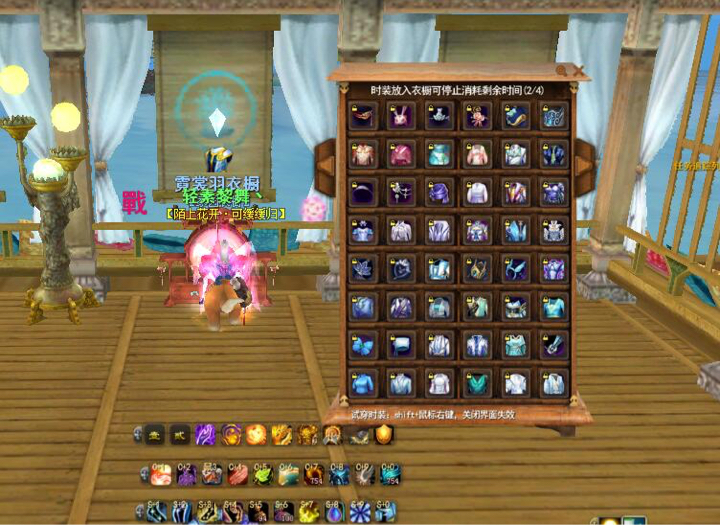Activate the blue pinwheel skill labeled S+9
The image size is (720, 525).
(x=360, y=513)
